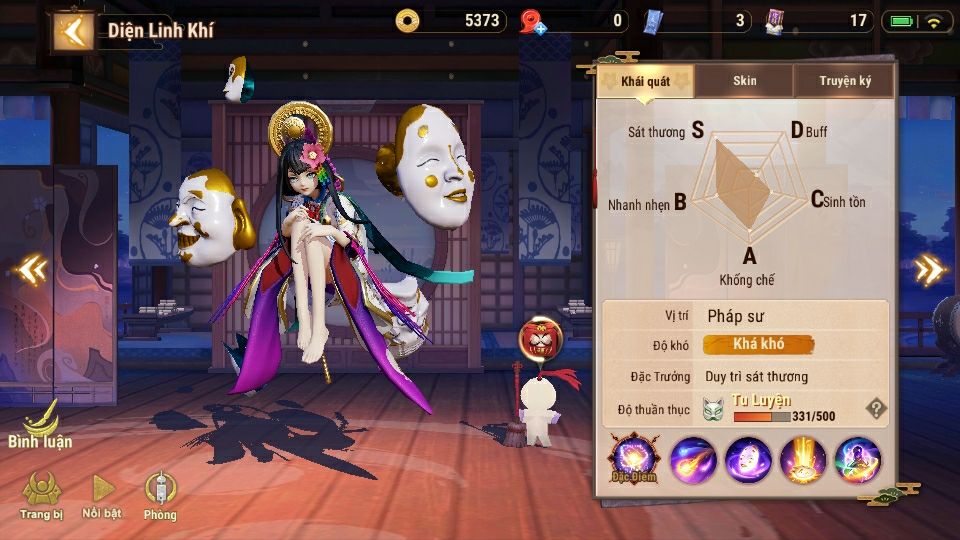The image size is (960, 540).
Task: Select the rainbow swirl figure skill icon
Action: pyautogui.click(x=858, y=460)
